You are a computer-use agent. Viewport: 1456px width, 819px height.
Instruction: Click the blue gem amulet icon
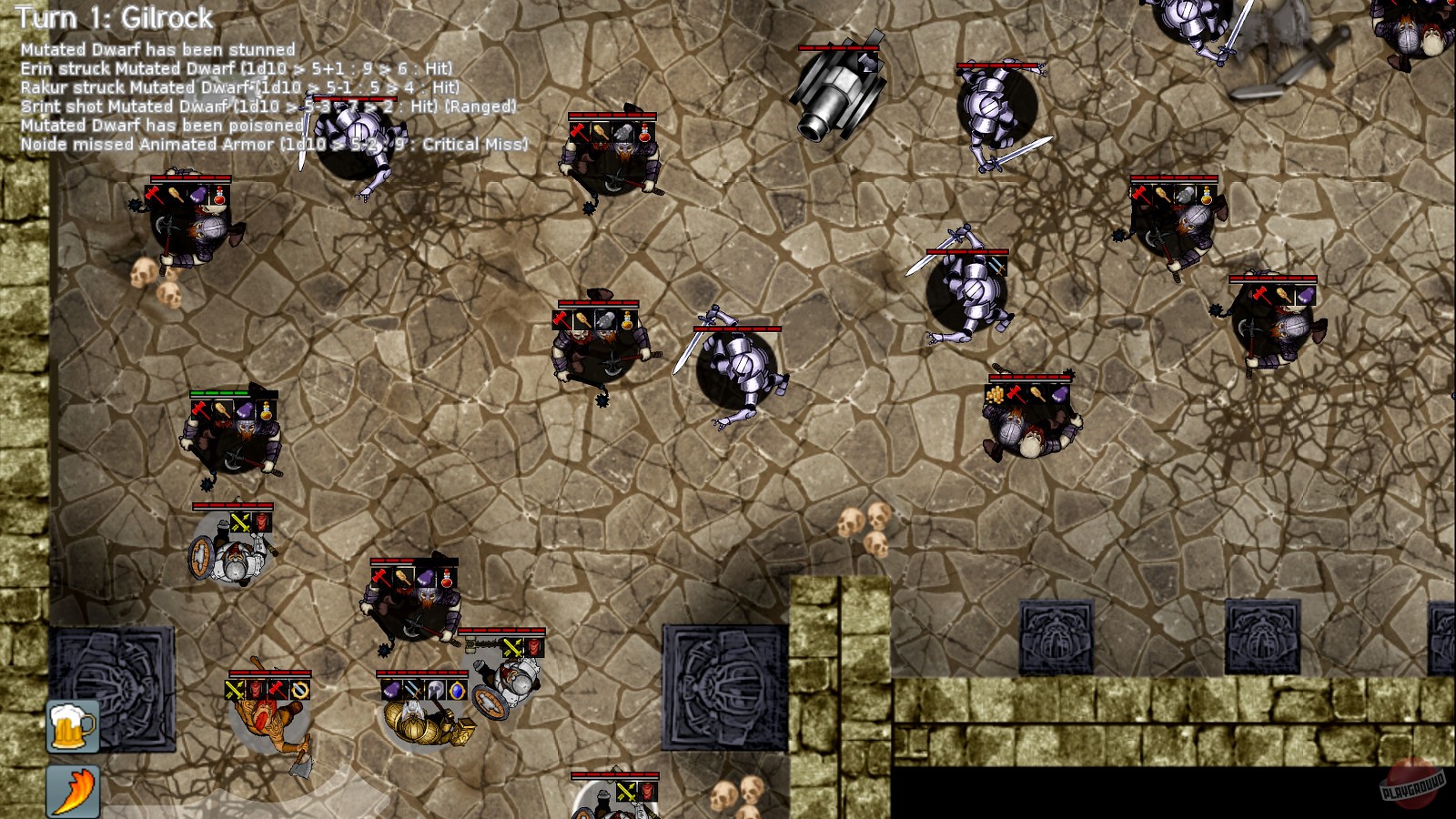[458, 691]
